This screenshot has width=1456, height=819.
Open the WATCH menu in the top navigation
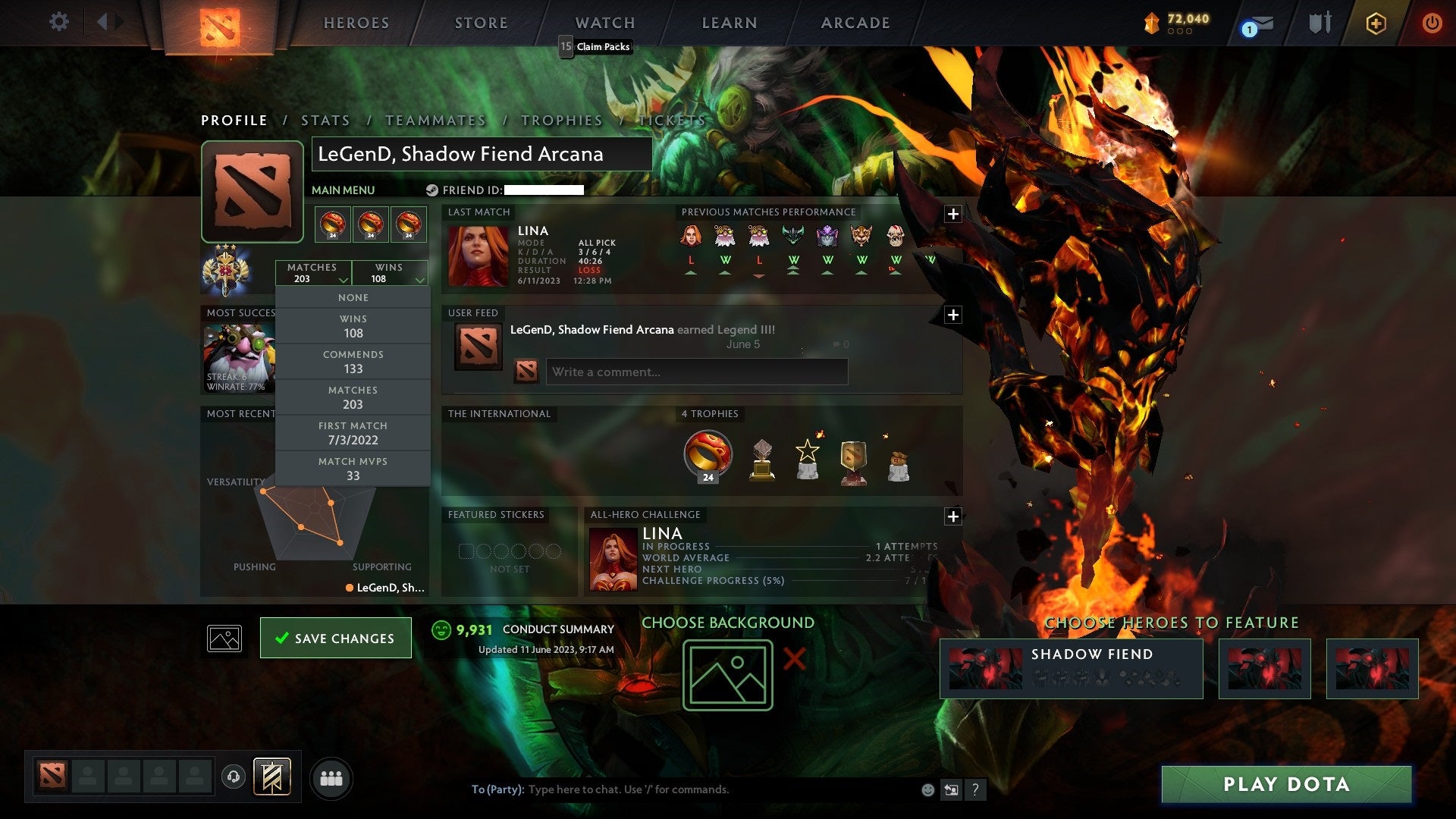click(604, 23)
